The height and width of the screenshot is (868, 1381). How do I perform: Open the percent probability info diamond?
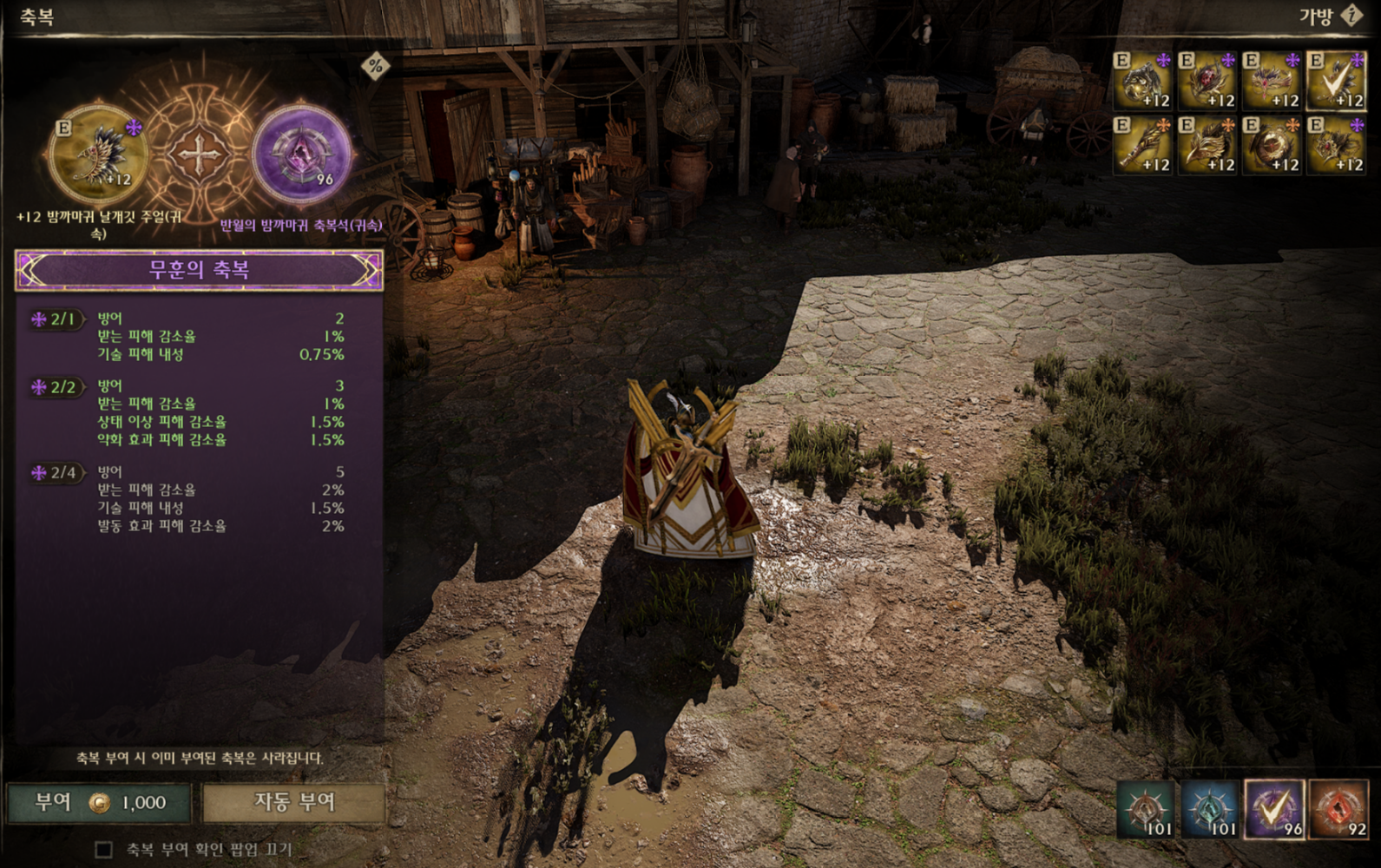(376, 65)
